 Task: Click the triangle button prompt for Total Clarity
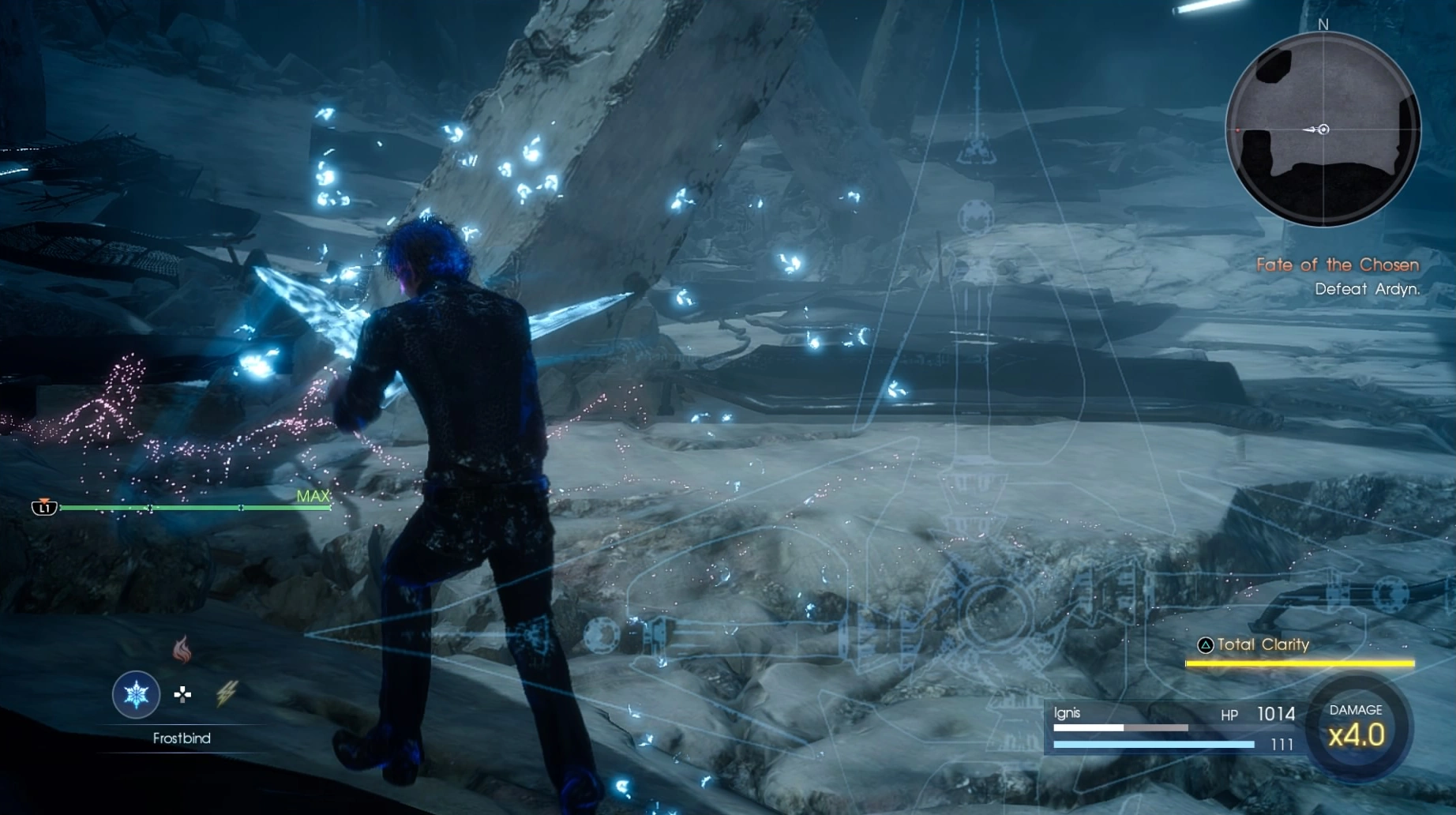(1205, 644)
